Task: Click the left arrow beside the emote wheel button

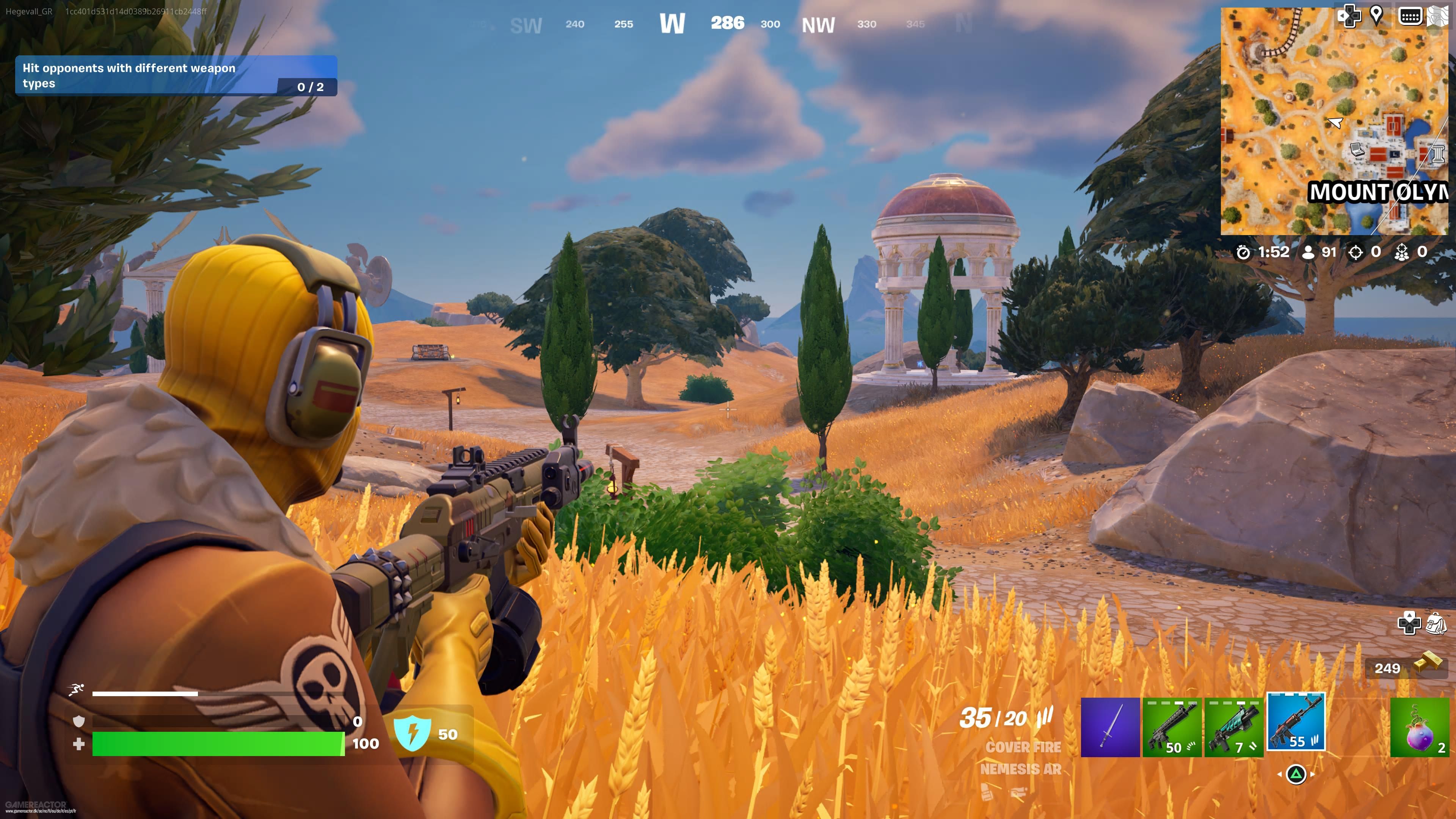Action: pos(1280,775)
